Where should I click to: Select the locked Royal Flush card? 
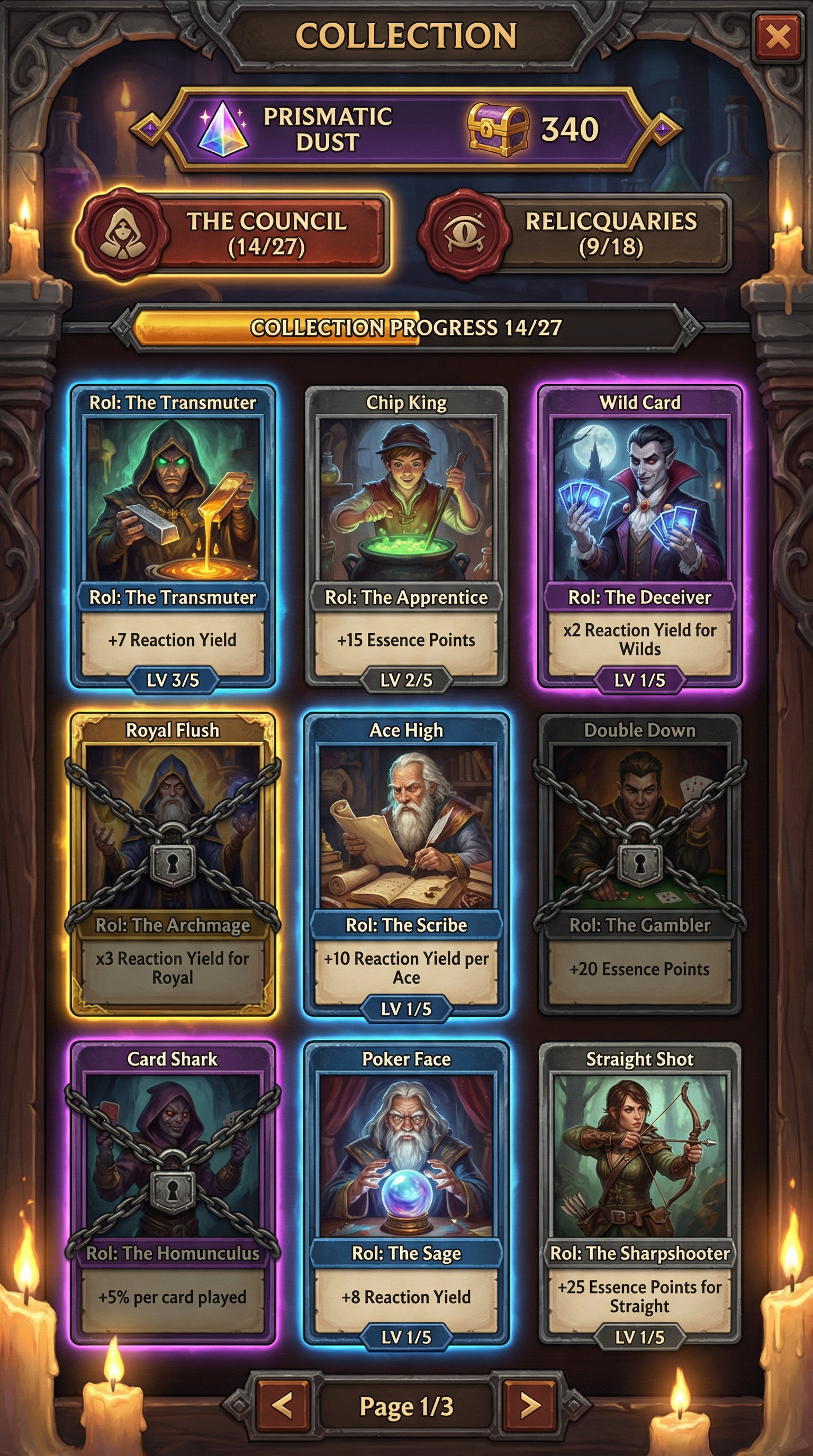pyautogui.click(x=173, y=863)
